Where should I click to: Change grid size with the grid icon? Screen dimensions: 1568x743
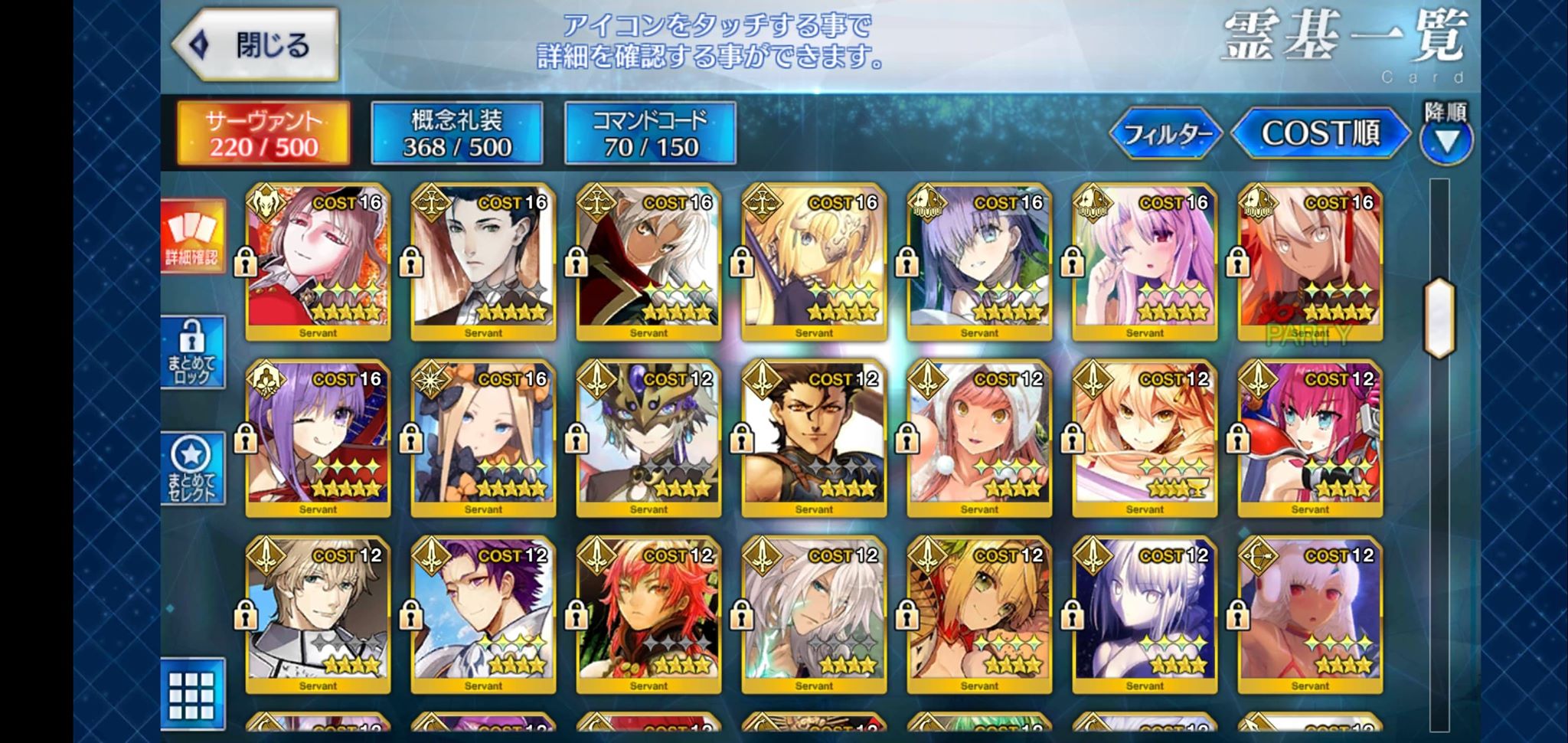coord(192,695)
